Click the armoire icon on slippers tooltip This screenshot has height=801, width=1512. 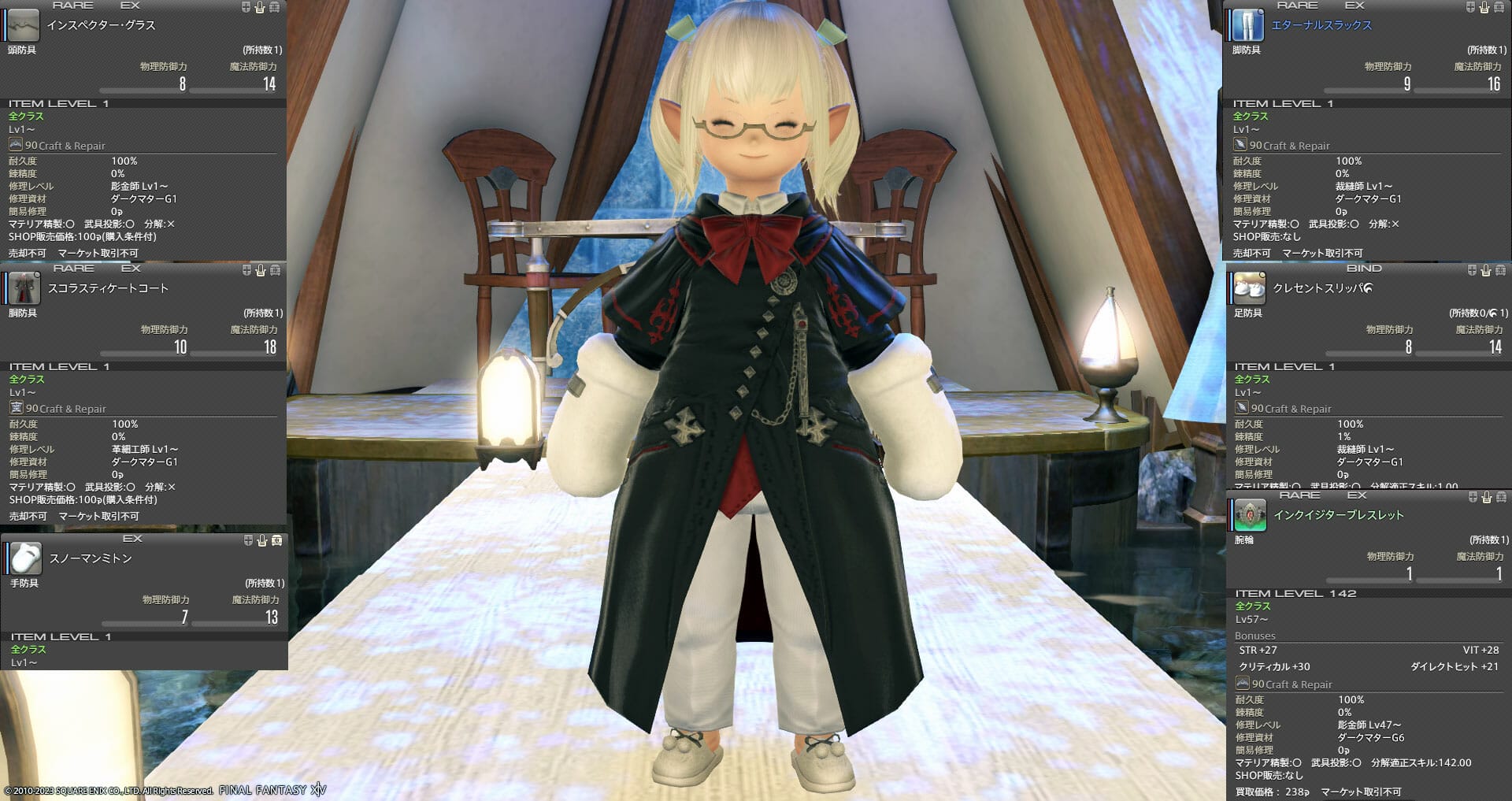[x=1499, y=270]
